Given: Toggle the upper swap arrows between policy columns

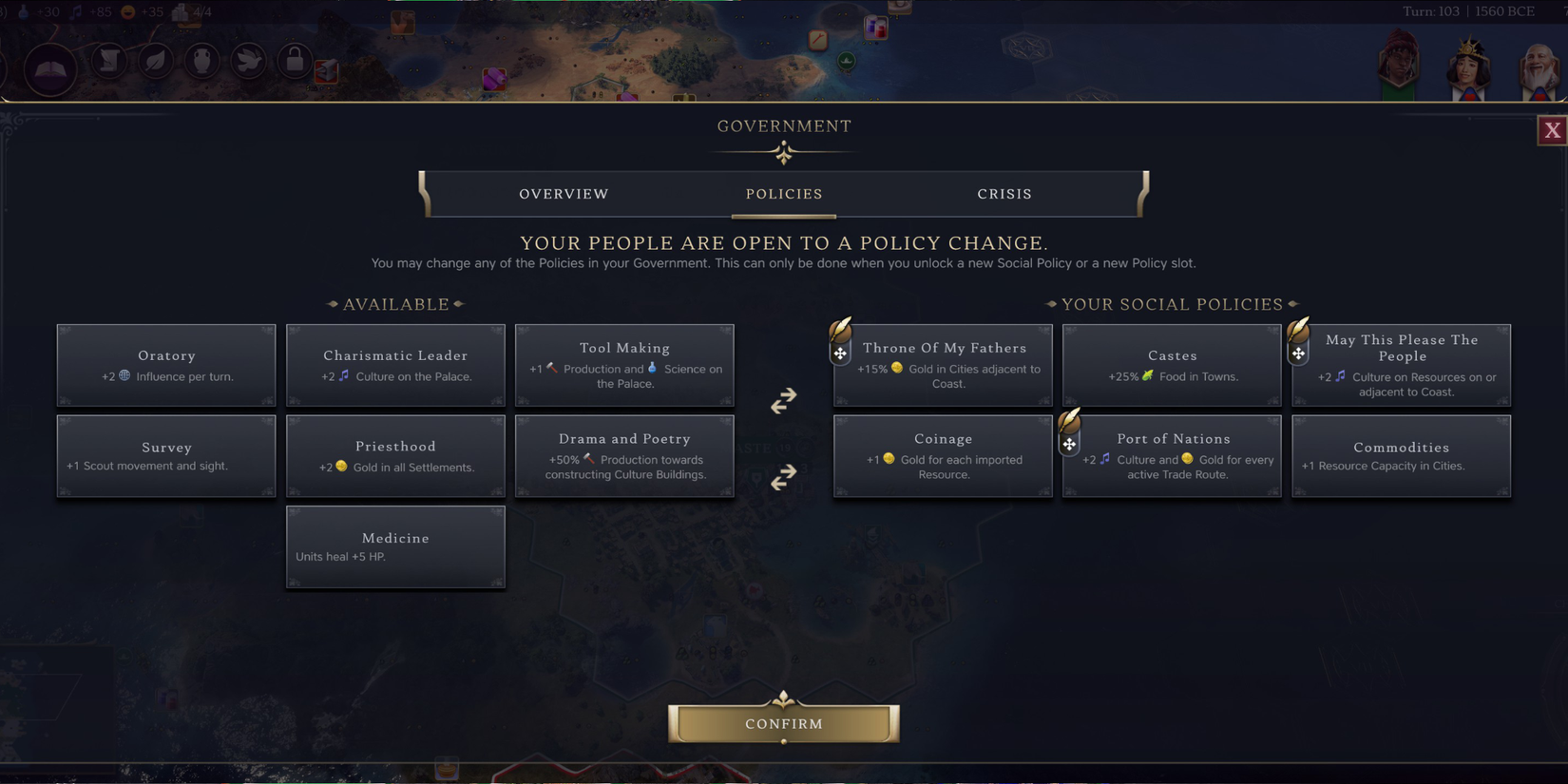Looking at the screenshot, I should [783, 400].
